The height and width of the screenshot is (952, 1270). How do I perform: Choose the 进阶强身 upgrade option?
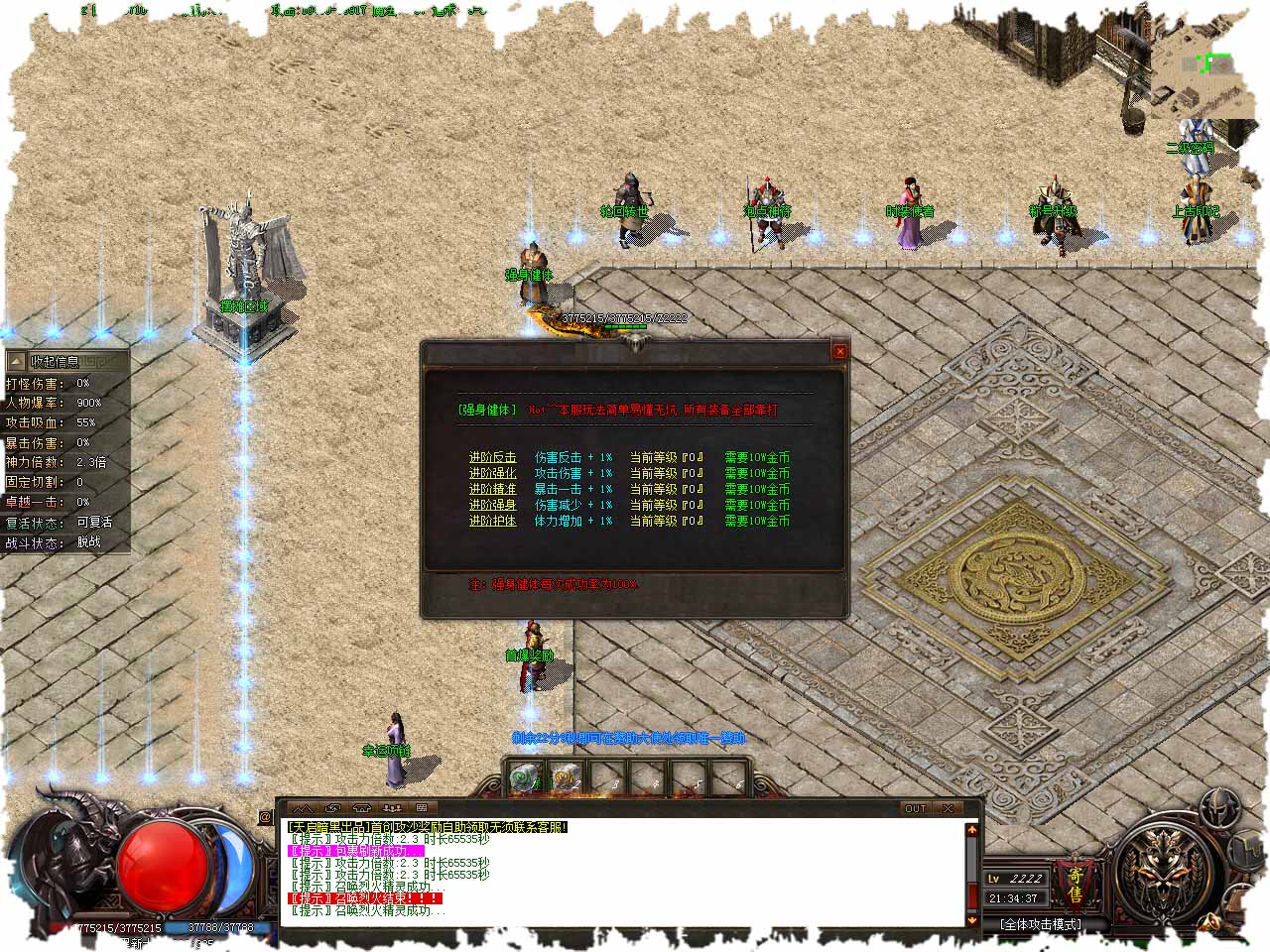tap(492, 506)
